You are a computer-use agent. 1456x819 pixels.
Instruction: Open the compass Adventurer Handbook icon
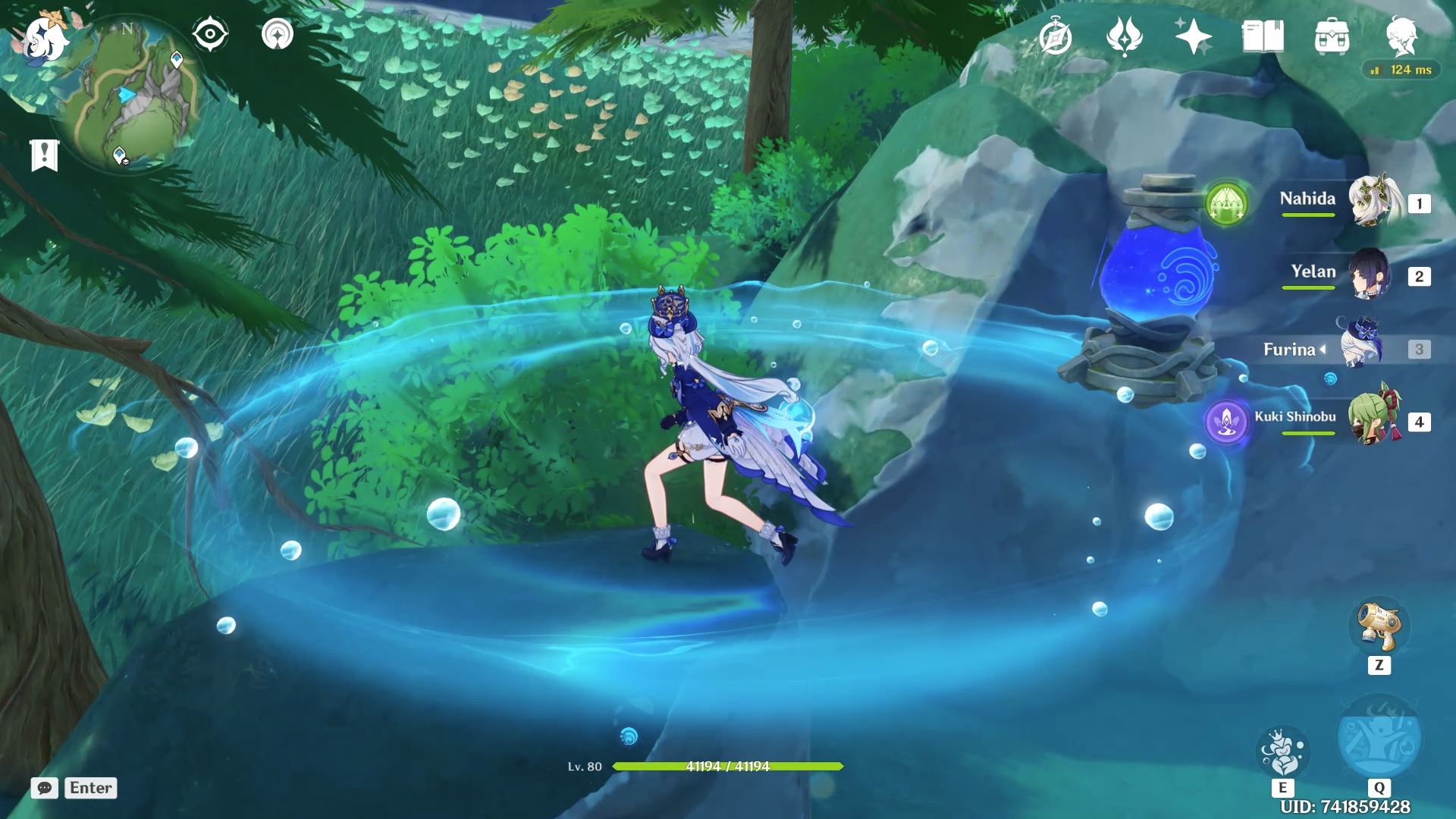(x=1056, y=36)
